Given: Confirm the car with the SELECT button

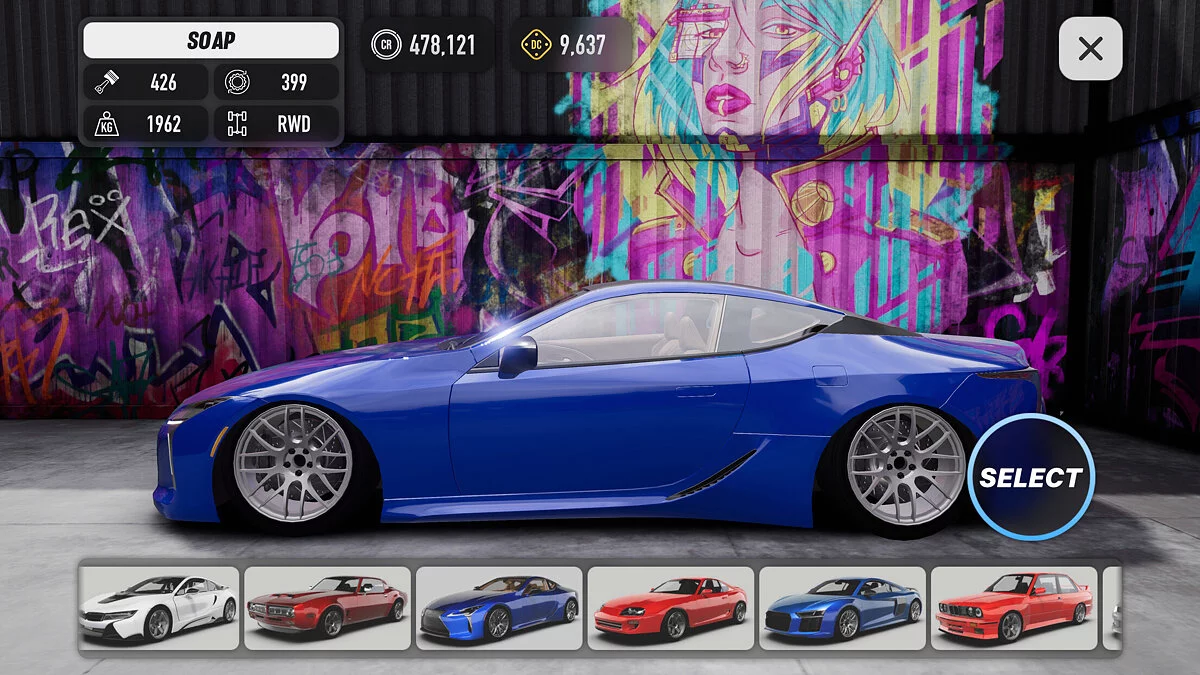Looking at the screenshot, I should point(1031,477).
